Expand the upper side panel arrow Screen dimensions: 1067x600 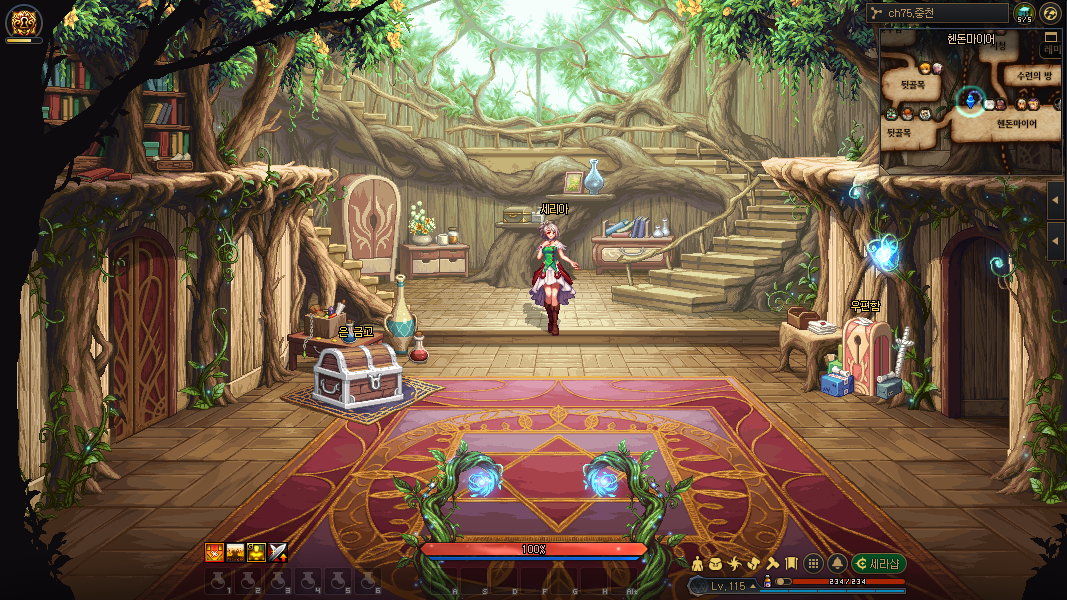[1057, 200]
